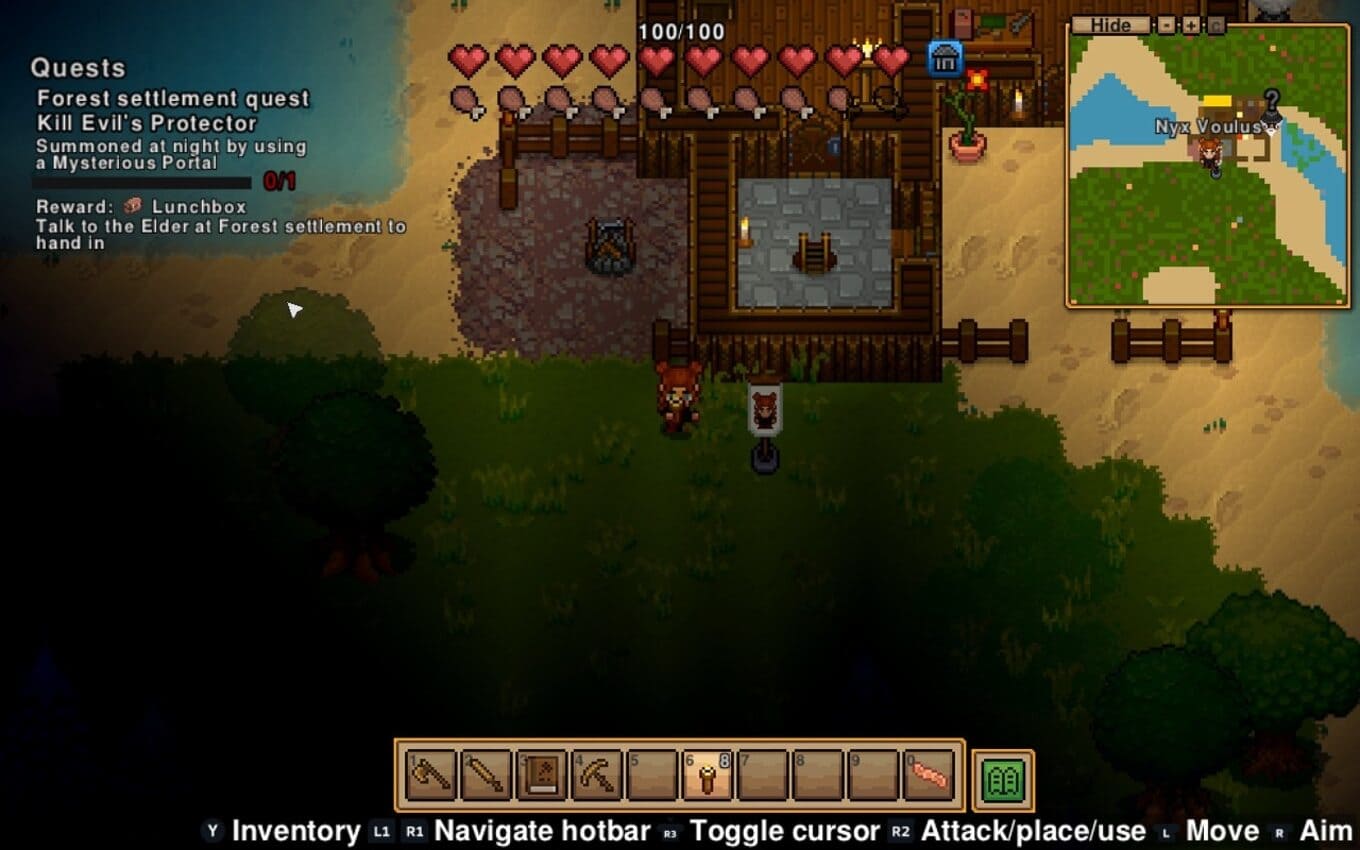Click the blue settlement building icon
The width and height of the screenshot is (1360, 850).
[944, 58]
